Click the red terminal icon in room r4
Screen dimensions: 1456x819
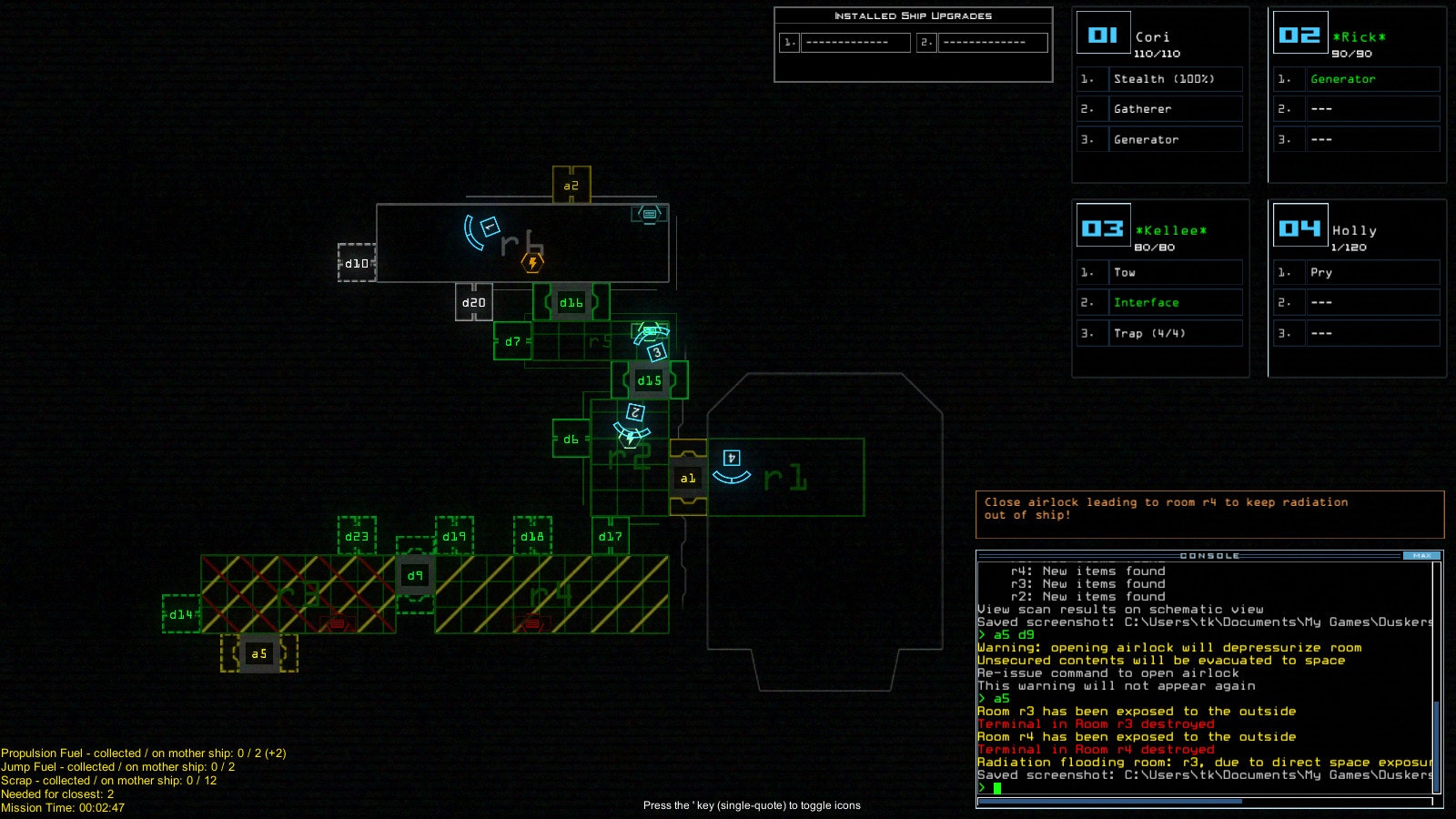pos(531,623)
